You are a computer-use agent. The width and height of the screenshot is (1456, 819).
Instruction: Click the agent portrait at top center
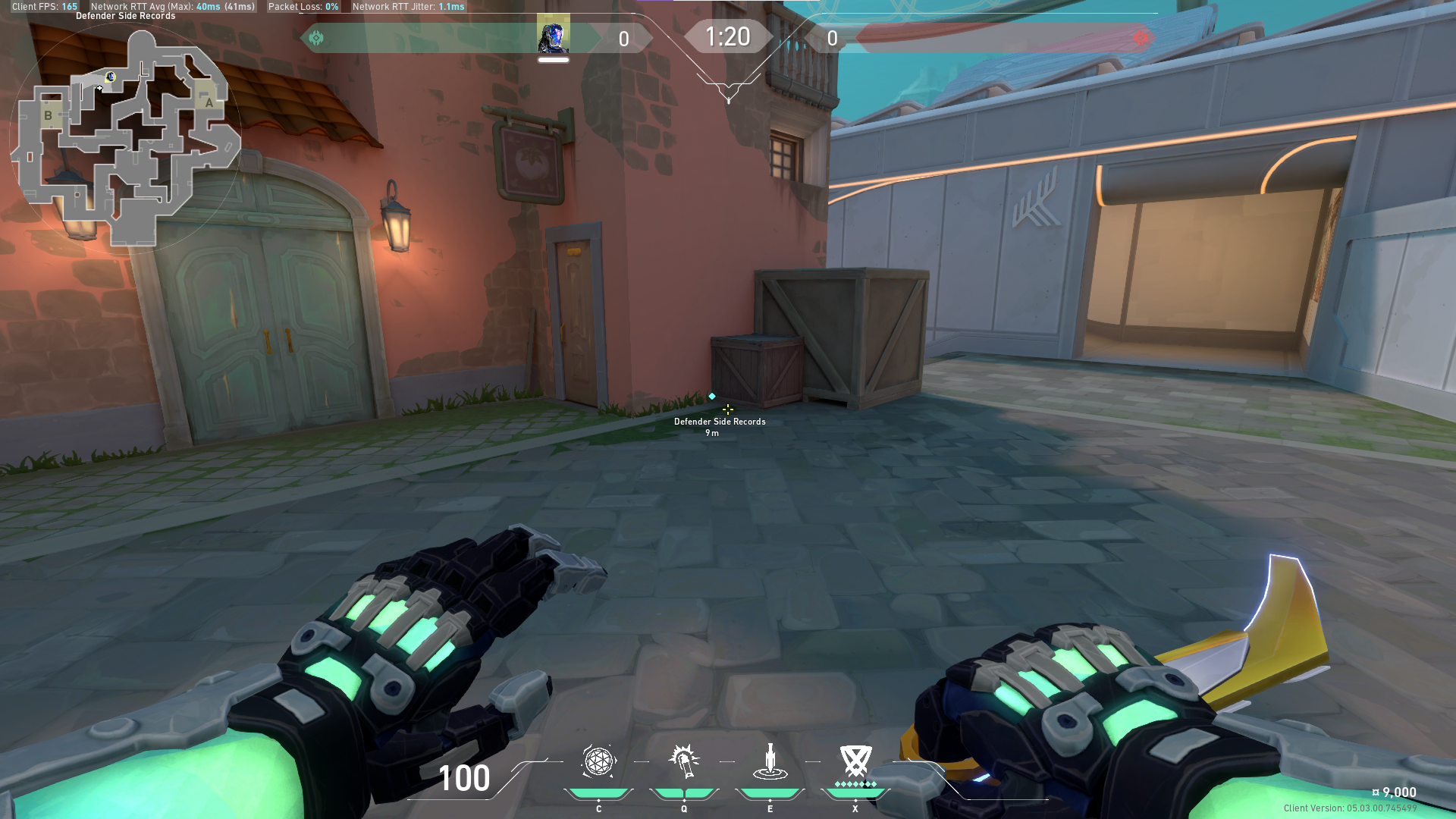tap(553, 34)
